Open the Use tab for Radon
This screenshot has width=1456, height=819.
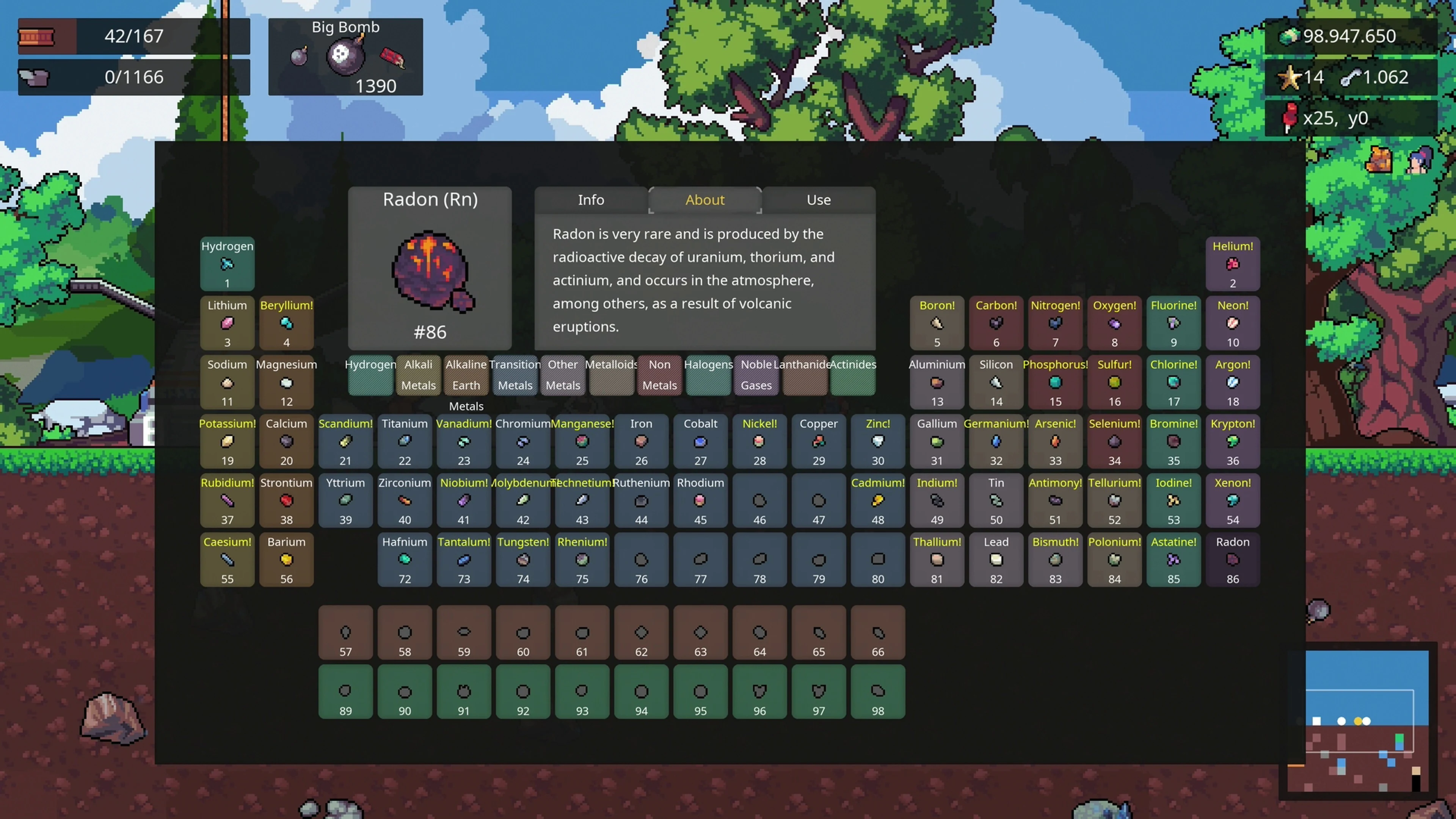coord(819,199)
